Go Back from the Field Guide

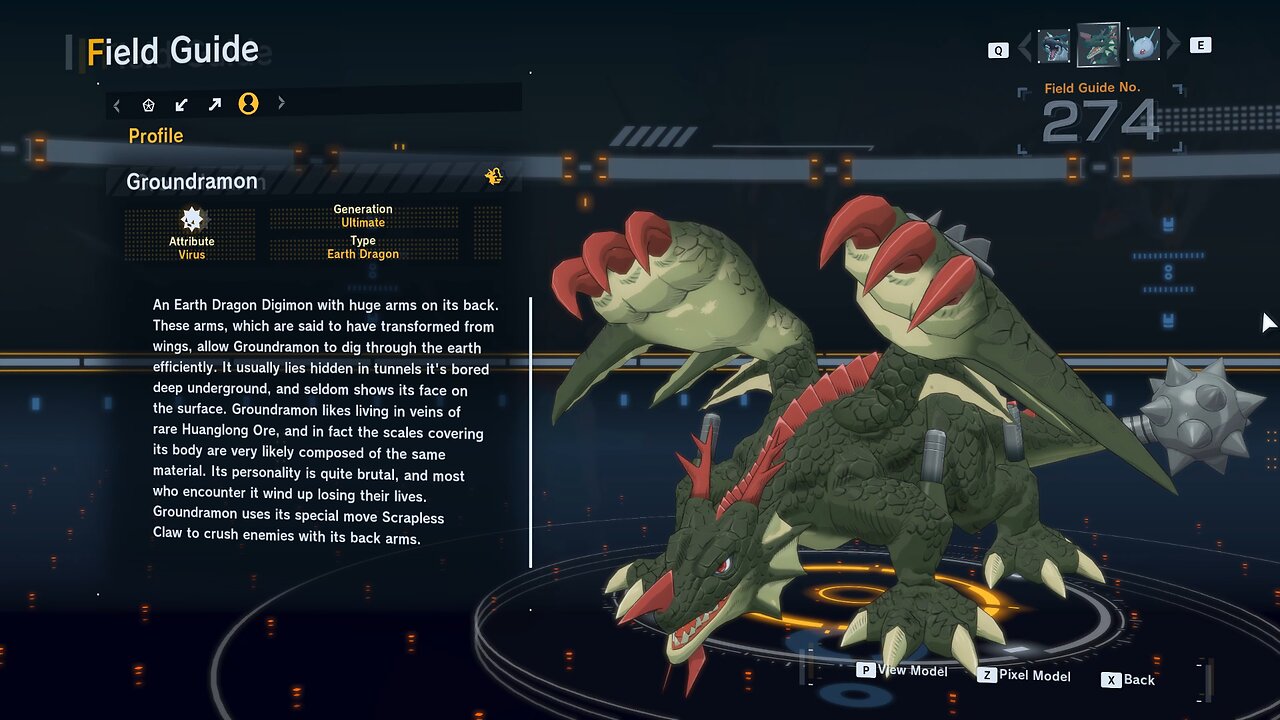tap(1129, 680)
